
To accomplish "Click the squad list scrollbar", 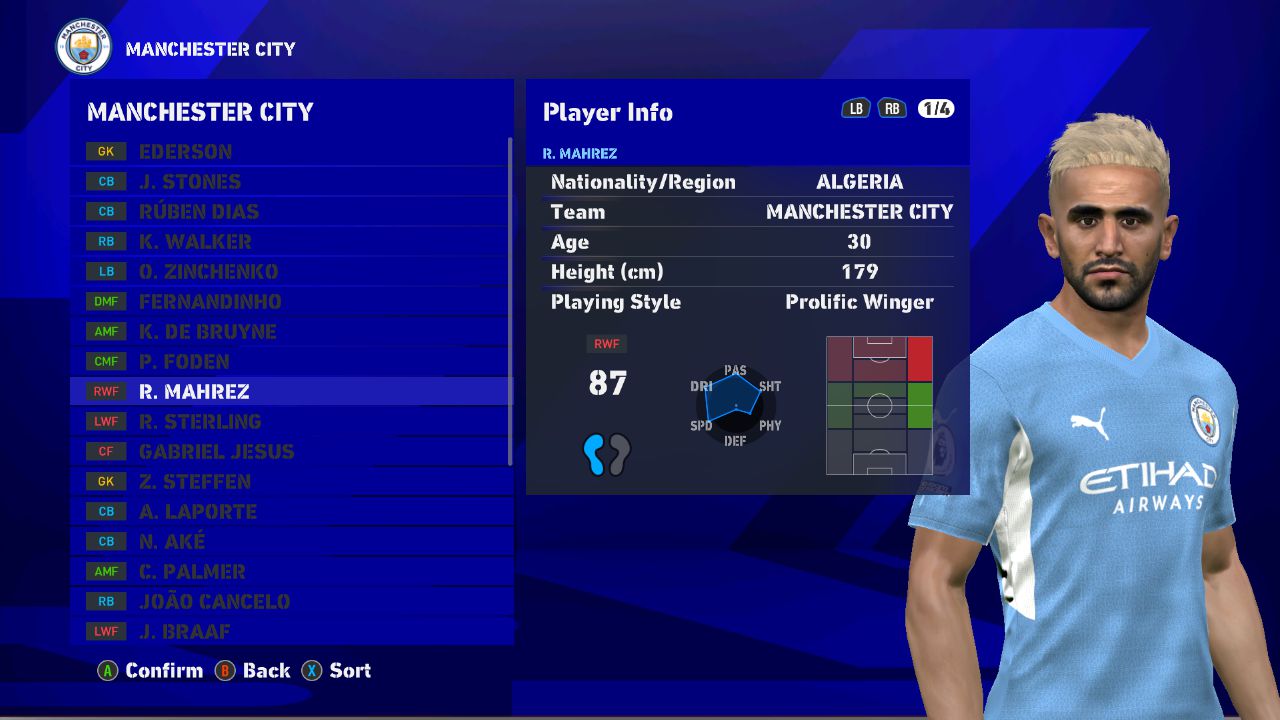I will (x=510, y=300).
